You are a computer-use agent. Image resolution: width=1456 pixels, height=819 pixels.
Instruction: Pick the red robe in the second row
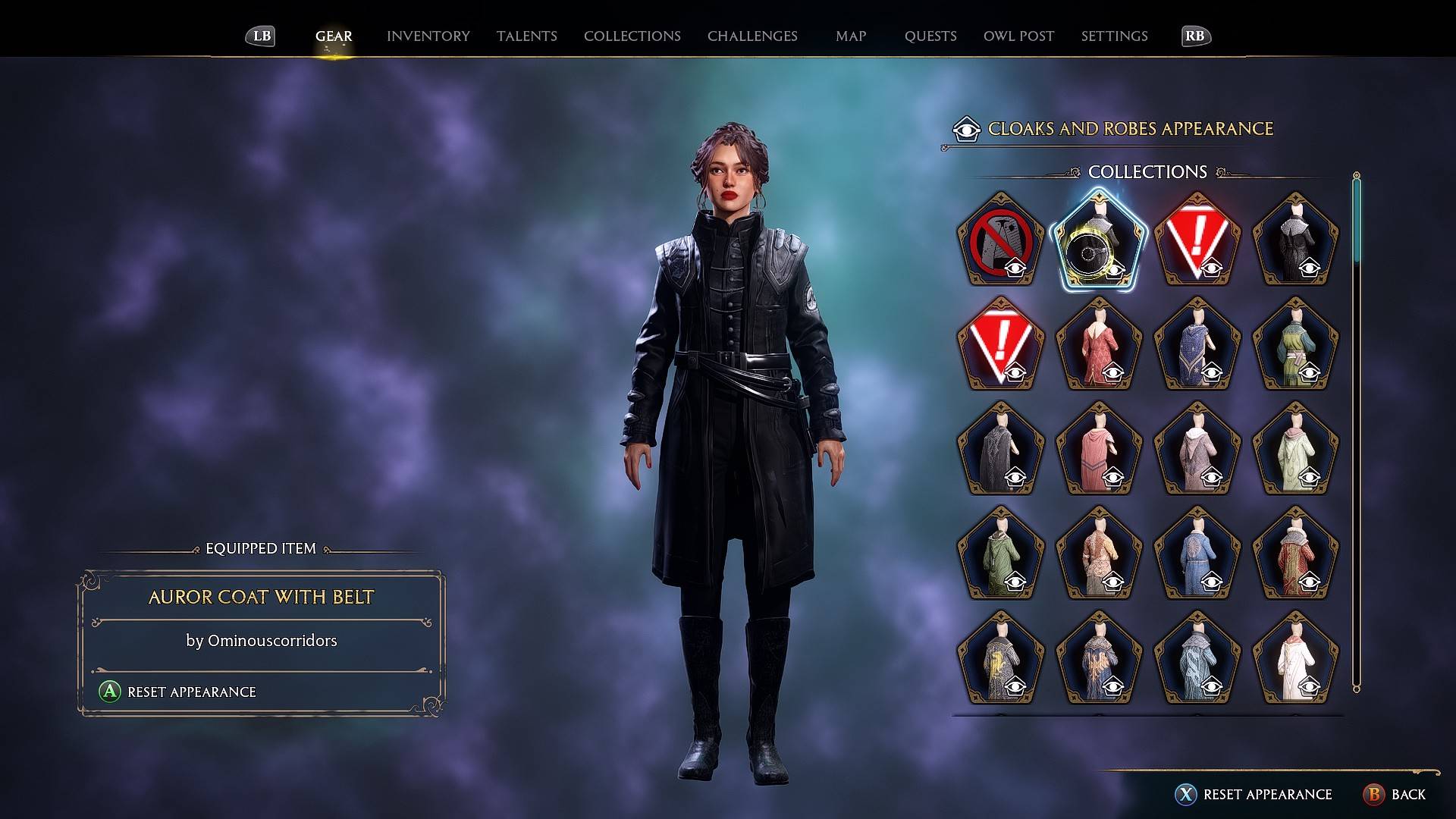(1099, 345)
